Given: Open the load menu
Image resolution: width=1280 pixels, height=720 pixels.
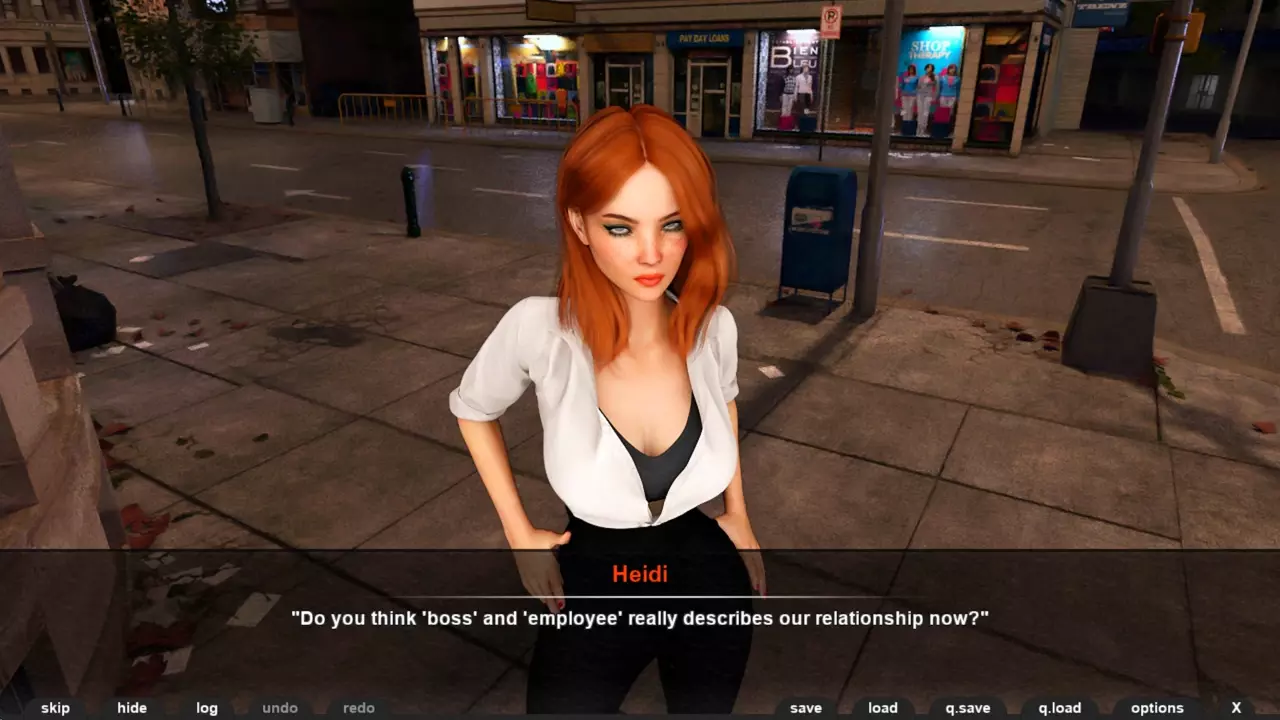Looking at the screenshot, I should (x=883, y=708).
